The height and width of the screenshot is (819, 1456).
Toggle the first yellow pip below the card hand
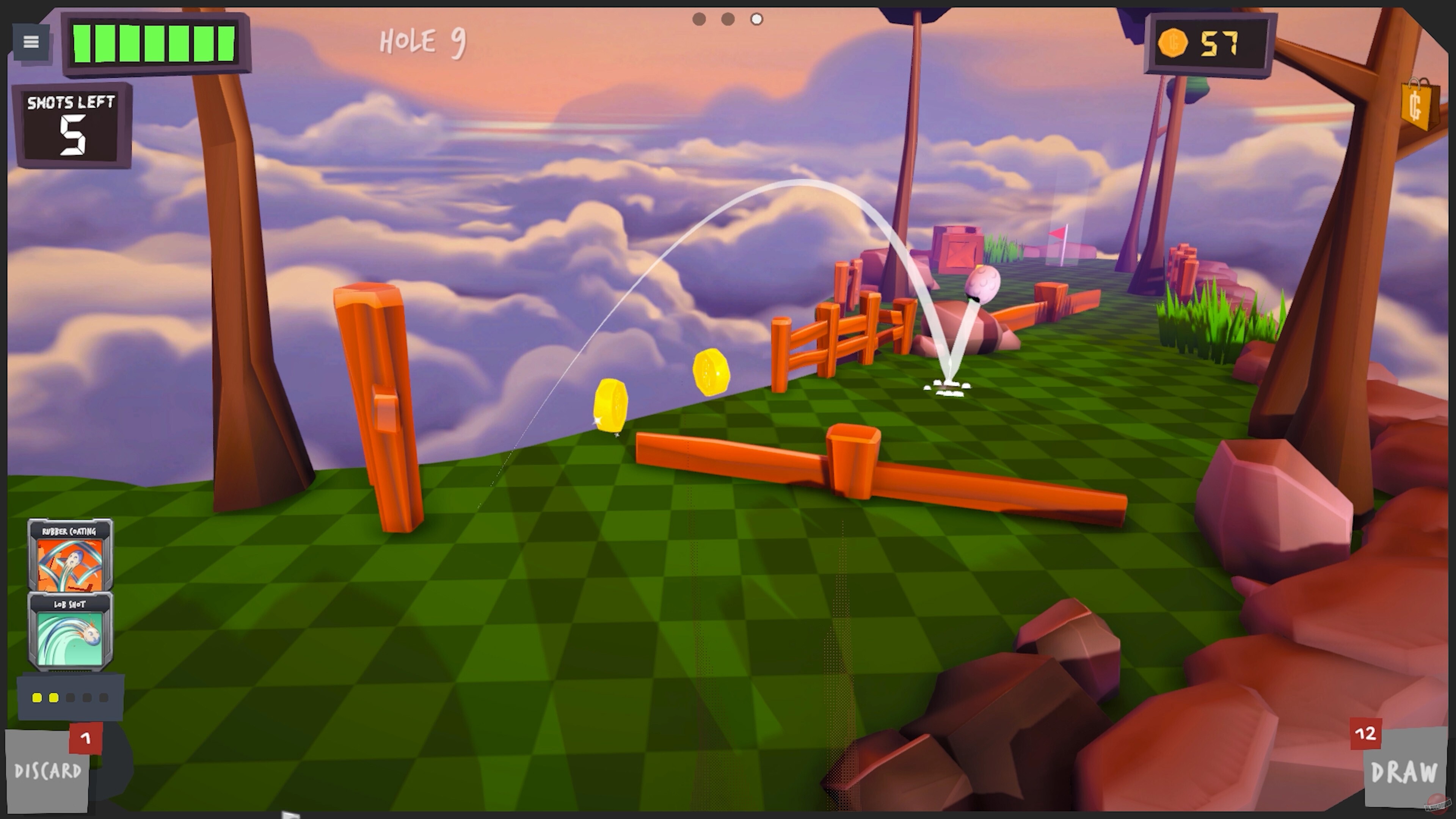pyautogui.click(x=36, y=698)
